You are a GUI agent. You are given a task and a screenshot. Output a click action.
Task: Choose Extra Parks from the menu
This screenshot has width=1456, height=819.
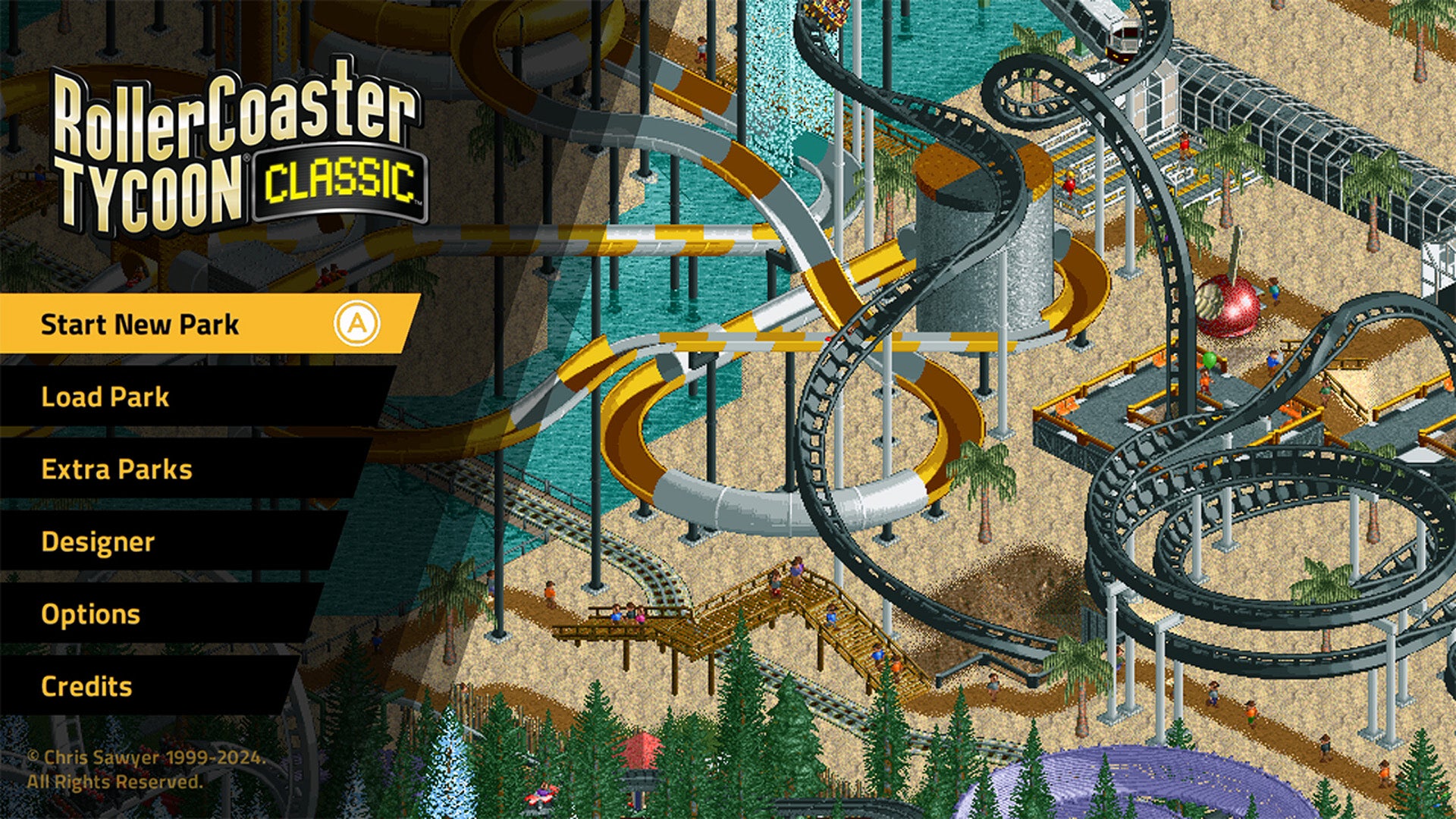(x=119, y=469)
